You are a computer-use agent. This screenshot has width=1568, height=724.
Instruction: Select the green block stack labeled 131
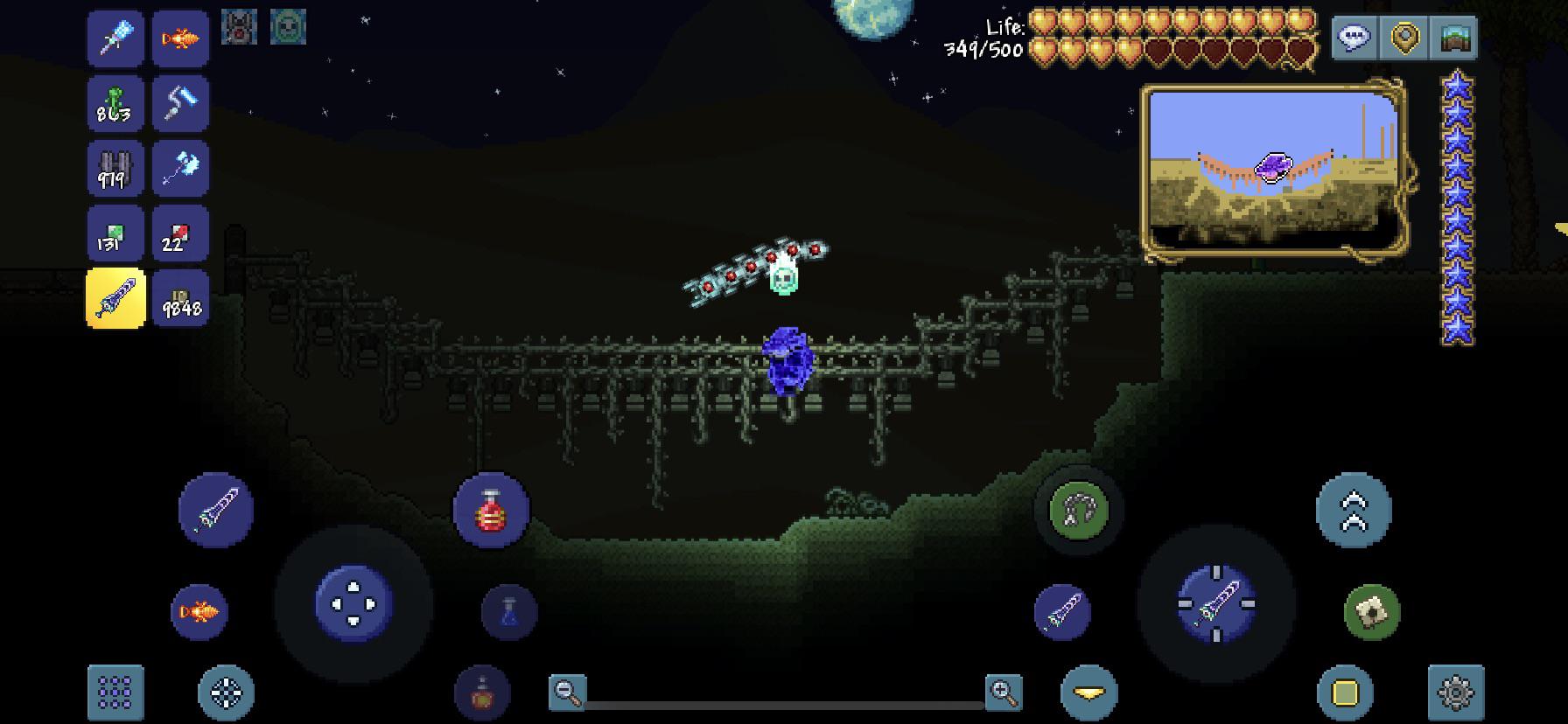tap(115, 233)
